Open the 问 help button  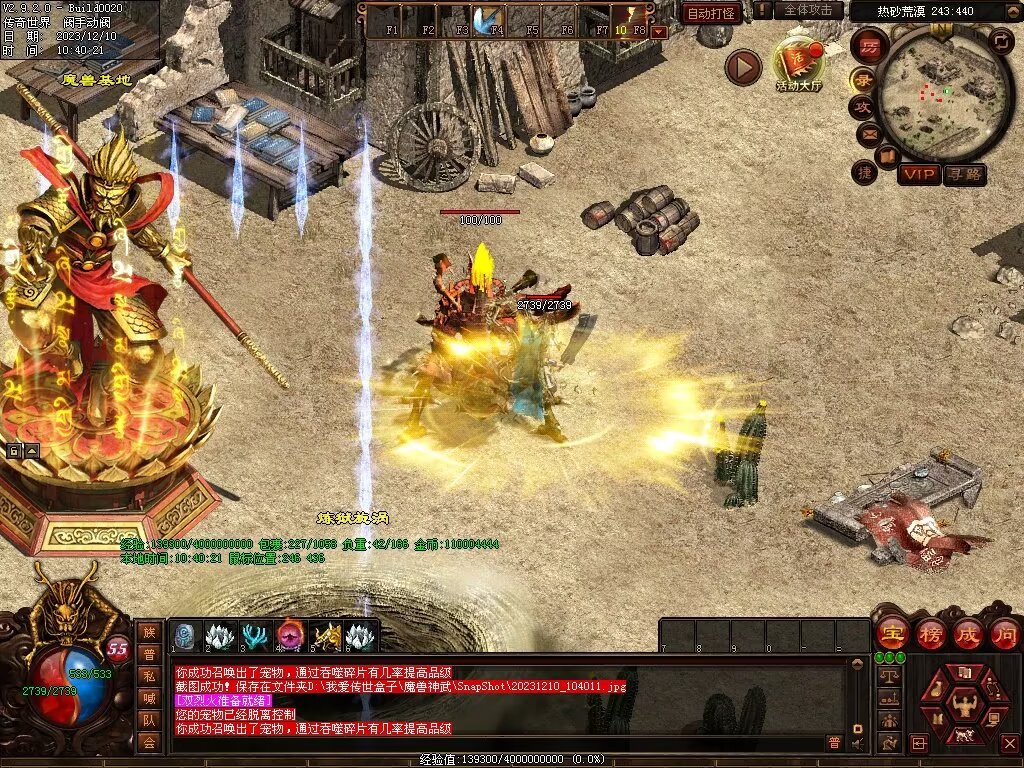[1004, 633]
